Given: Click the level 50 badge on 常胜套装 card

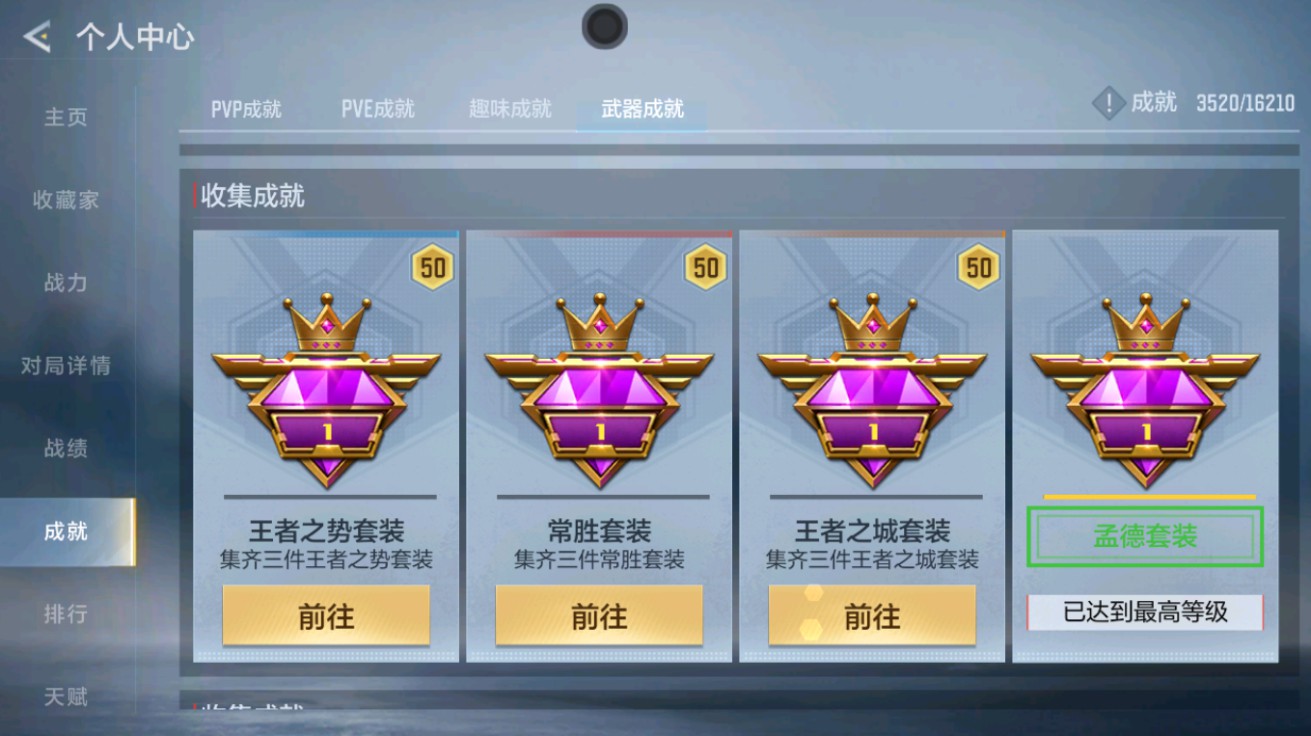Looking at the screenshot, I should point(705,264).
